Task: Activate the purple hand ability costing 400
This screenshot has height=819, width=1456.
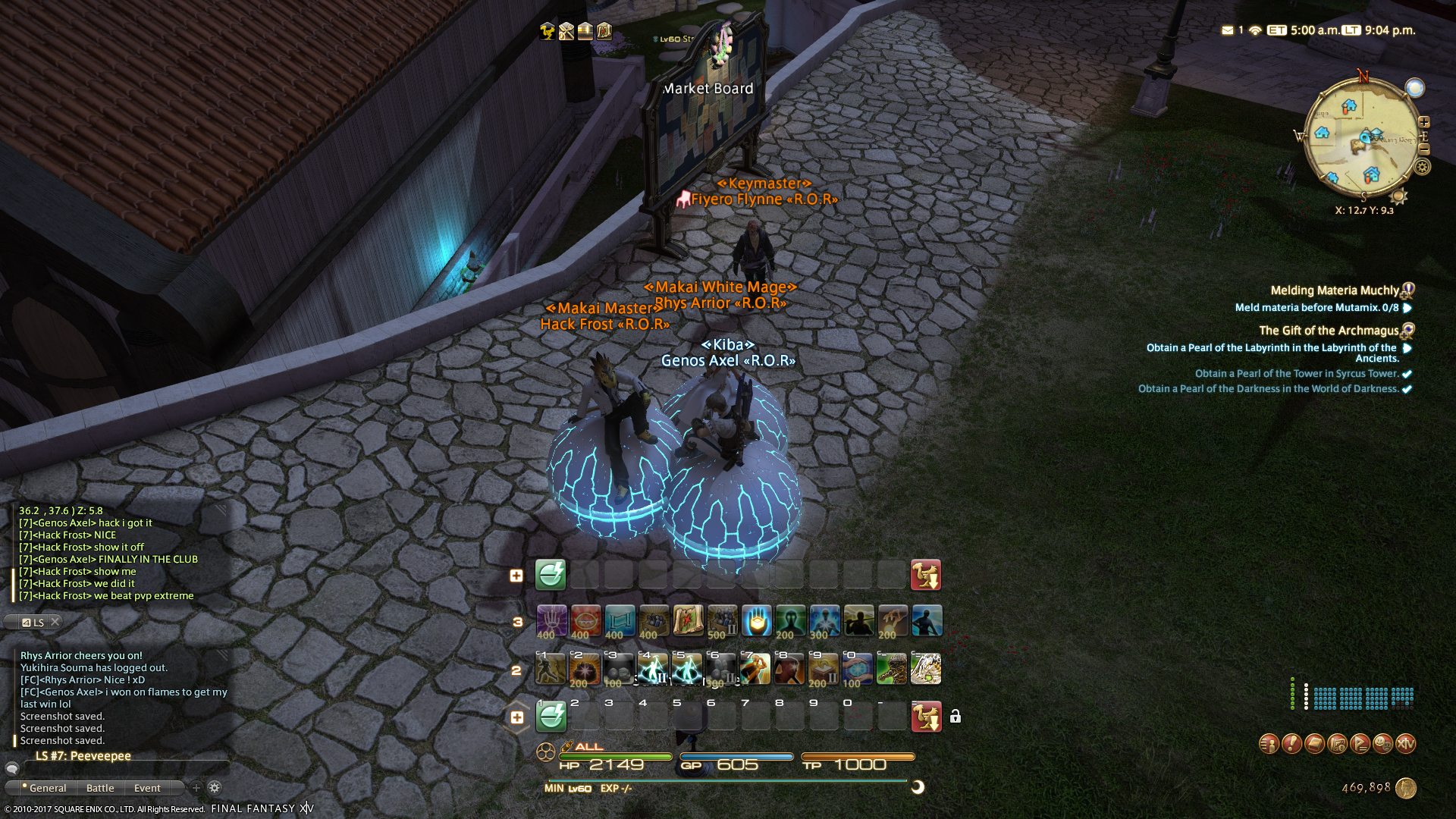Action: point(551,621)
